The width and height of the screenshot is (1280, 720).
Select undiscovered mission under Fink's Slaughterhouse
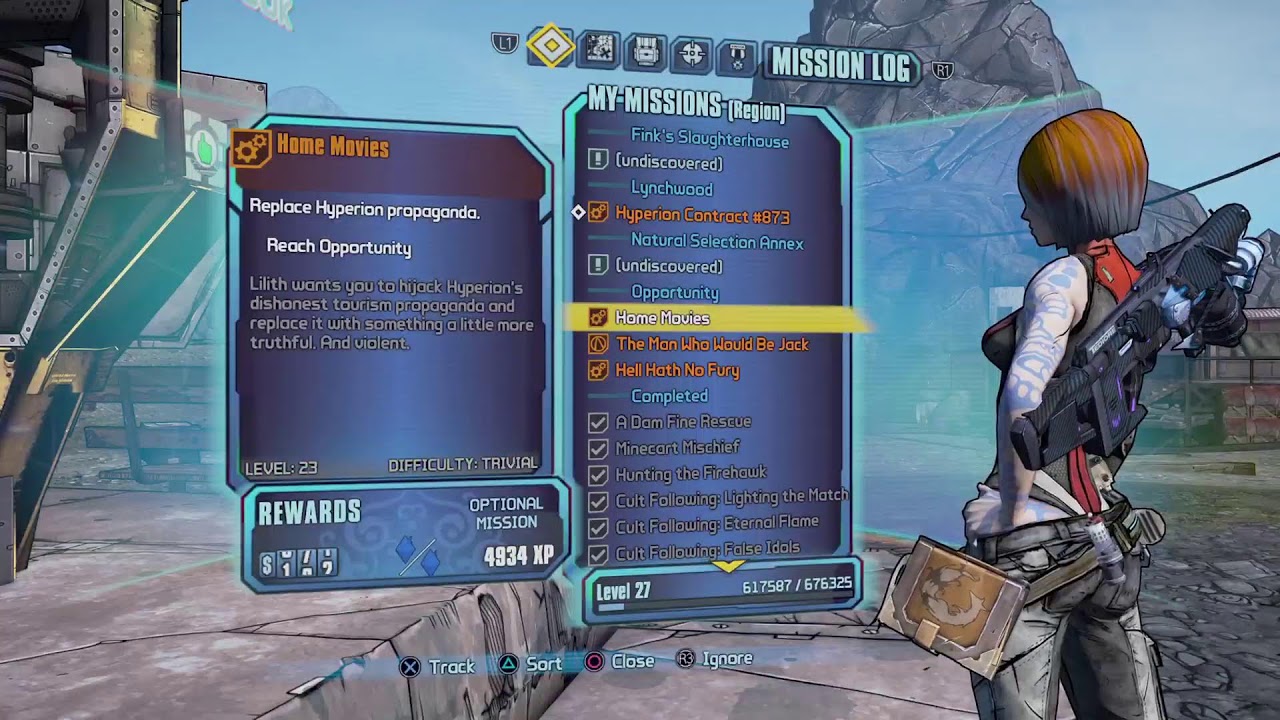(668, 162)
